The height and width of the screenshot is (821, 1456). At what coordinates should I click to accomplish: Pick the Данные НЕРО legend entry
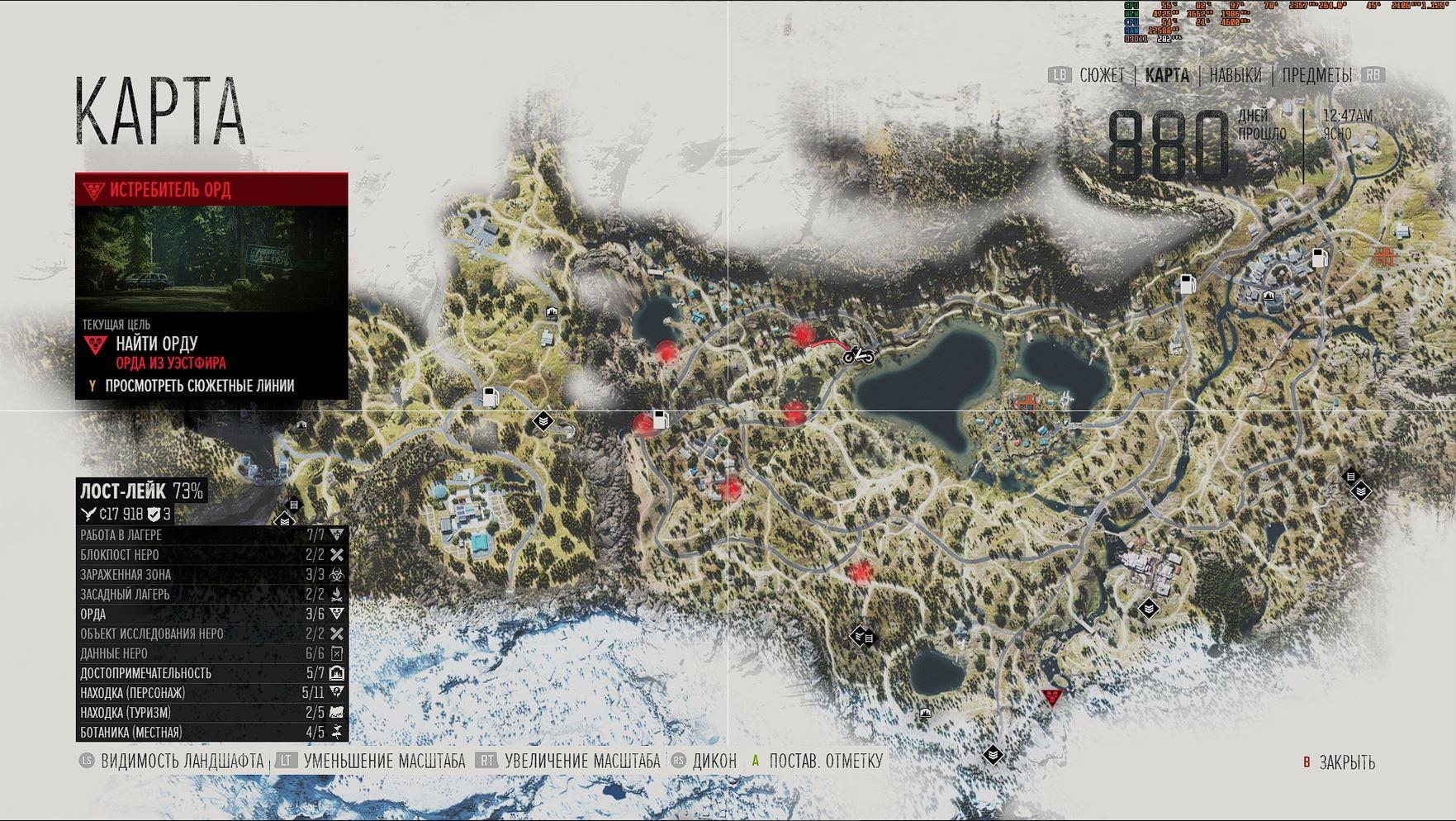[x=211, y=653]
